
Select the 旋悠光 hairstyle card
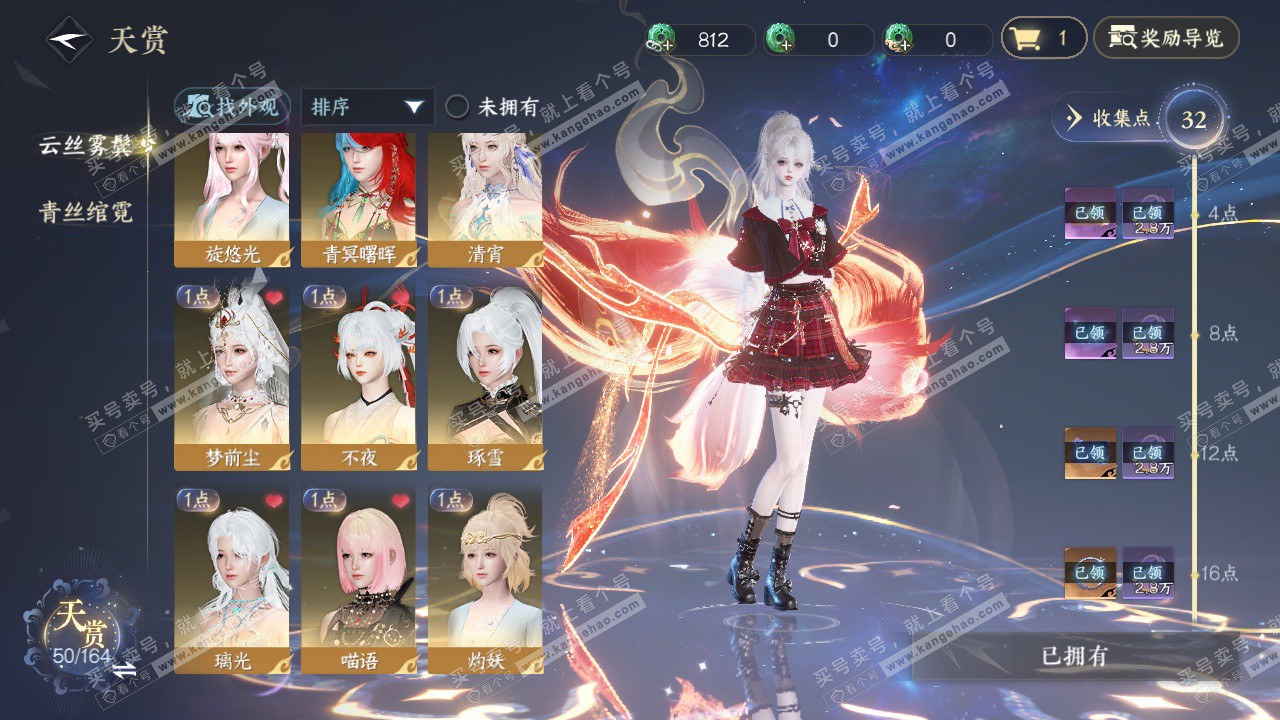[x=232, y=200]
